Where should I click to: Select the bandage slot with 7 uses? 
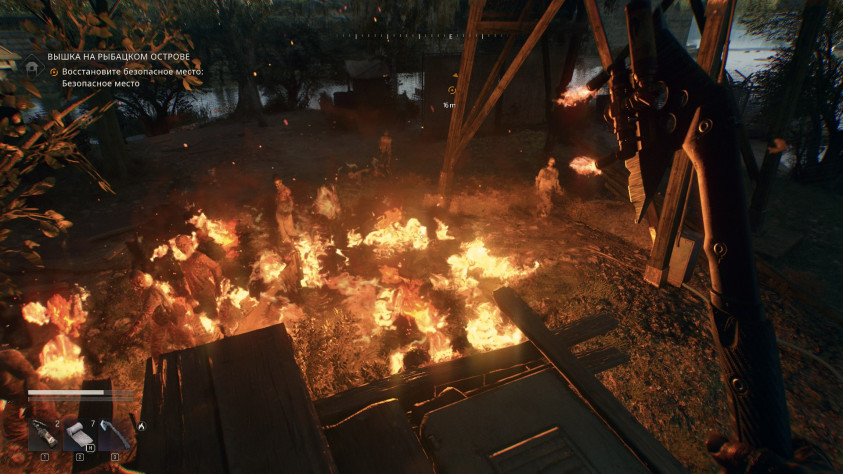pyautogui.click(x=79, y=435)
